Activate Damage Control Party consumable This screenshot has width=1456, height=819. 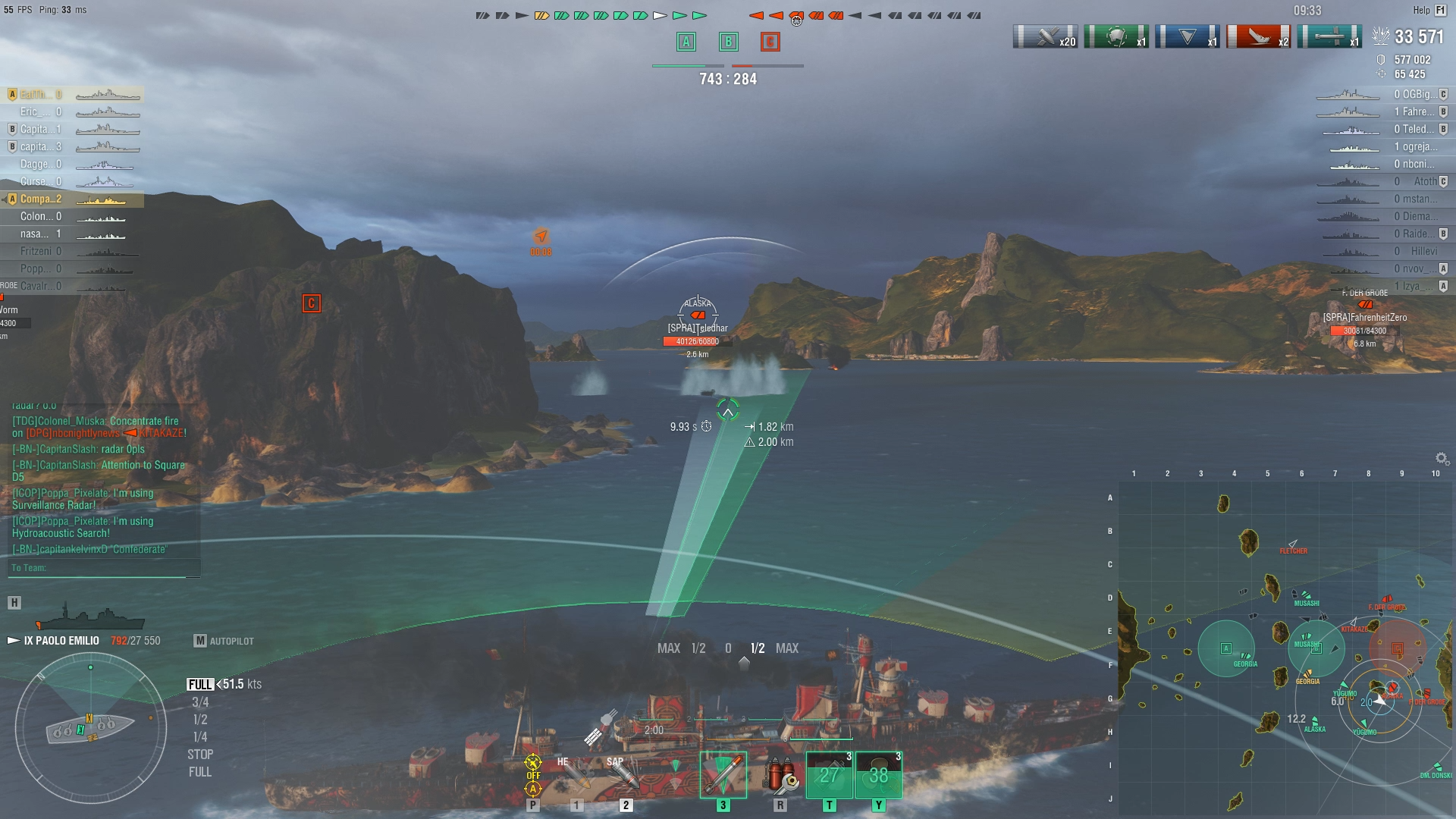[780, 775]
